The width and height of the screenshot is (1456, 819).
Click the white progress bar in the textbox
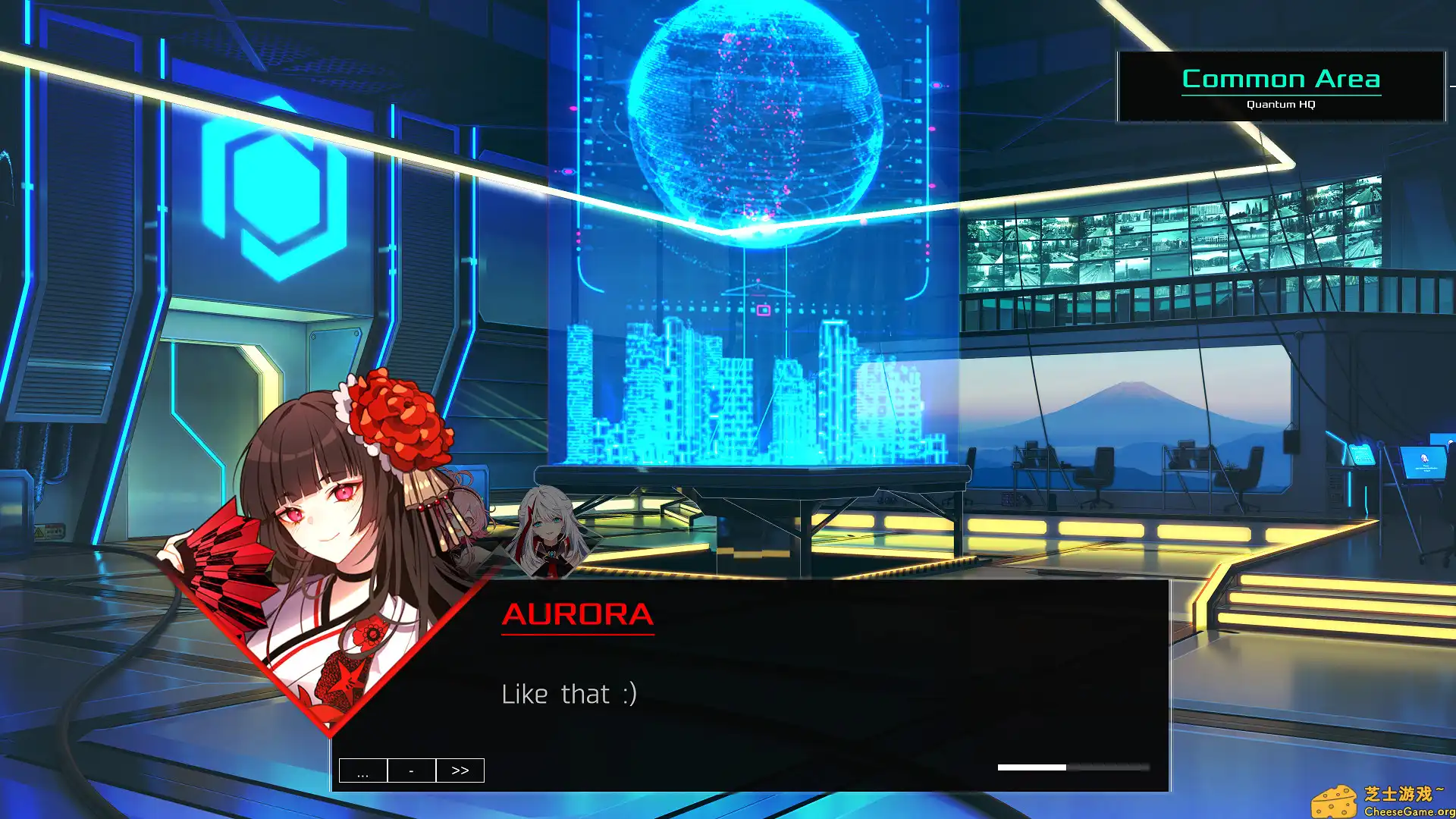tap(1034, 767)
